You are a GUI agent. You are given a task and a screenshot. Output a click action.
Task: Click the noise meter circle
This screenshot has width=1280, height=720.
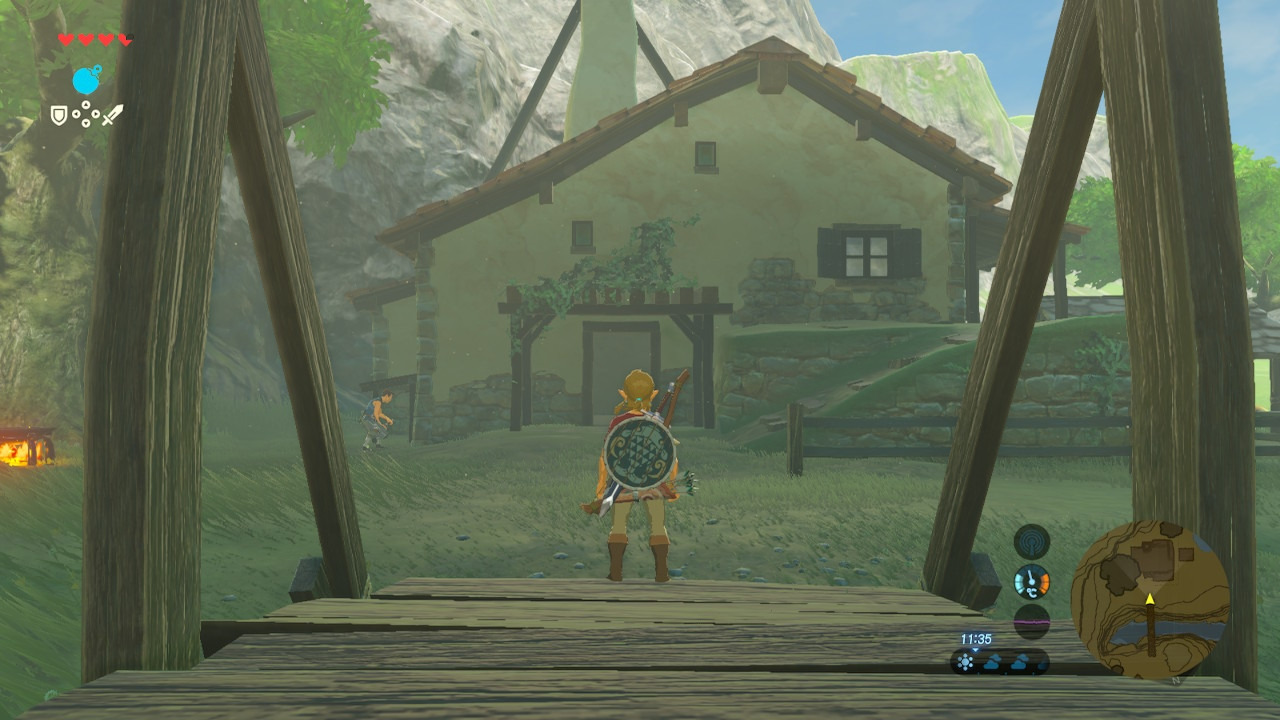(x=1032, y=621)
